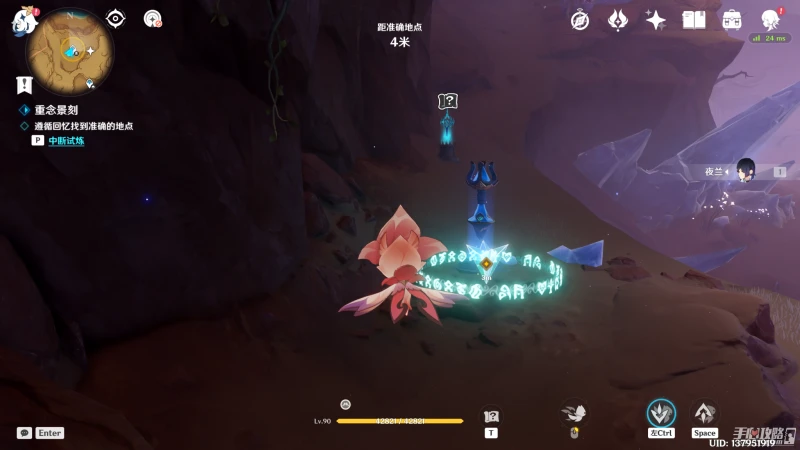Activate the glowing skill icon labeled 左Ctrl
Viewport: 800px width, 450px height.
(661, 413)
